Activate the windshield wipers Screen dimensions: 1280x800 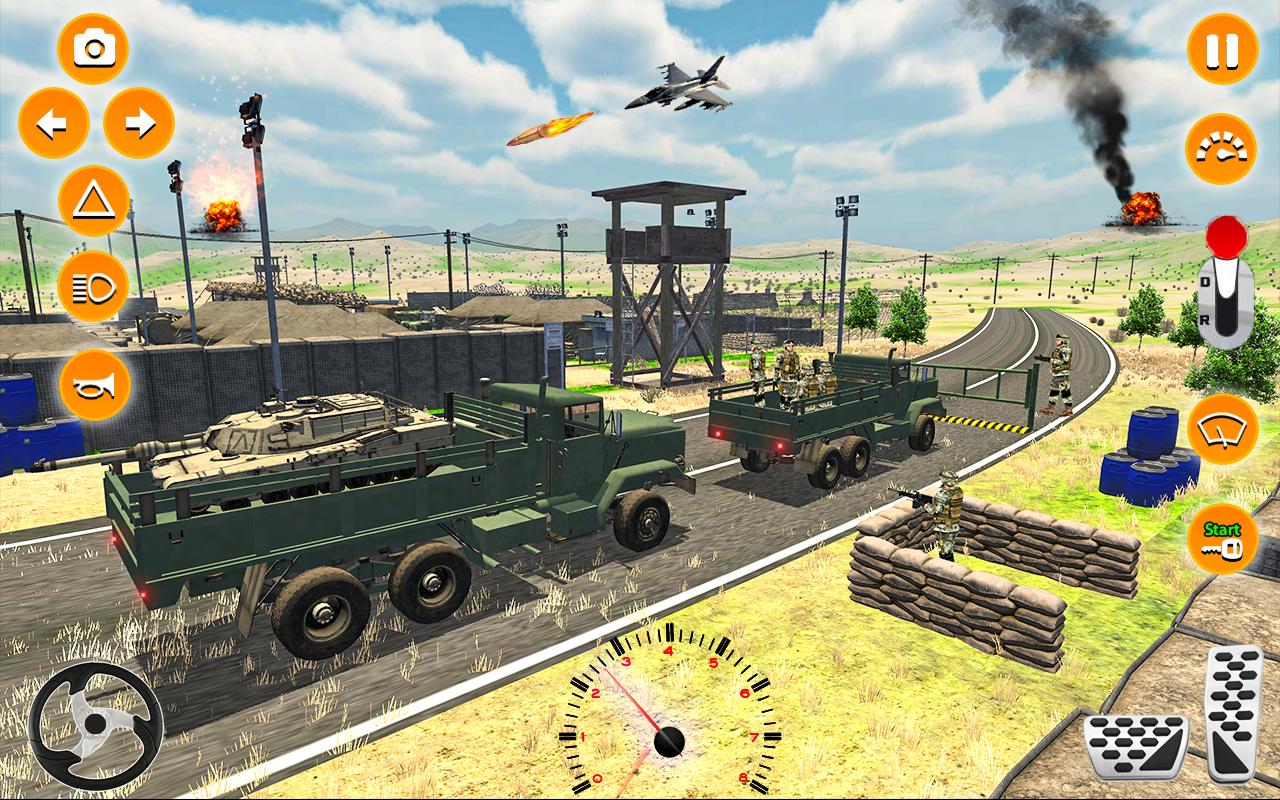1221,430
